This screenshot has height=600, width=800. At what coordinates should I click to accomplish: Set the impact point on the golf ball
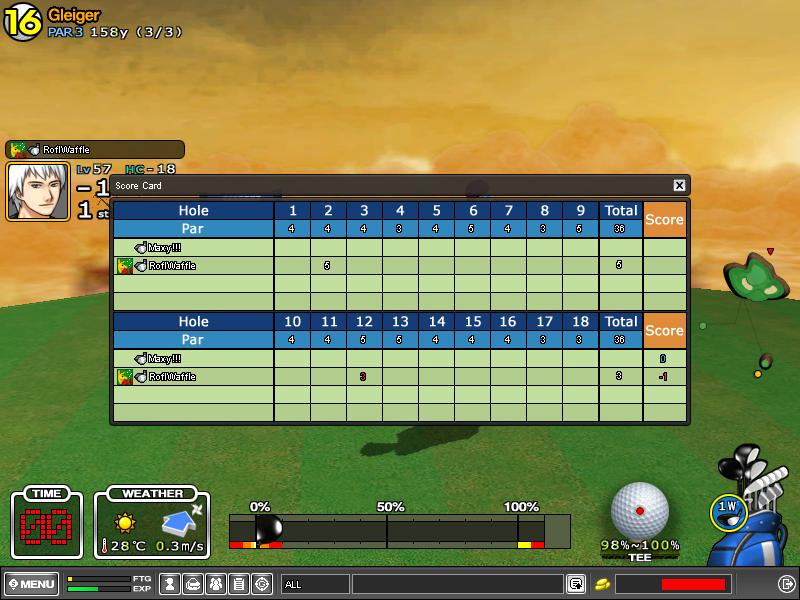click(x=640, y=510)
